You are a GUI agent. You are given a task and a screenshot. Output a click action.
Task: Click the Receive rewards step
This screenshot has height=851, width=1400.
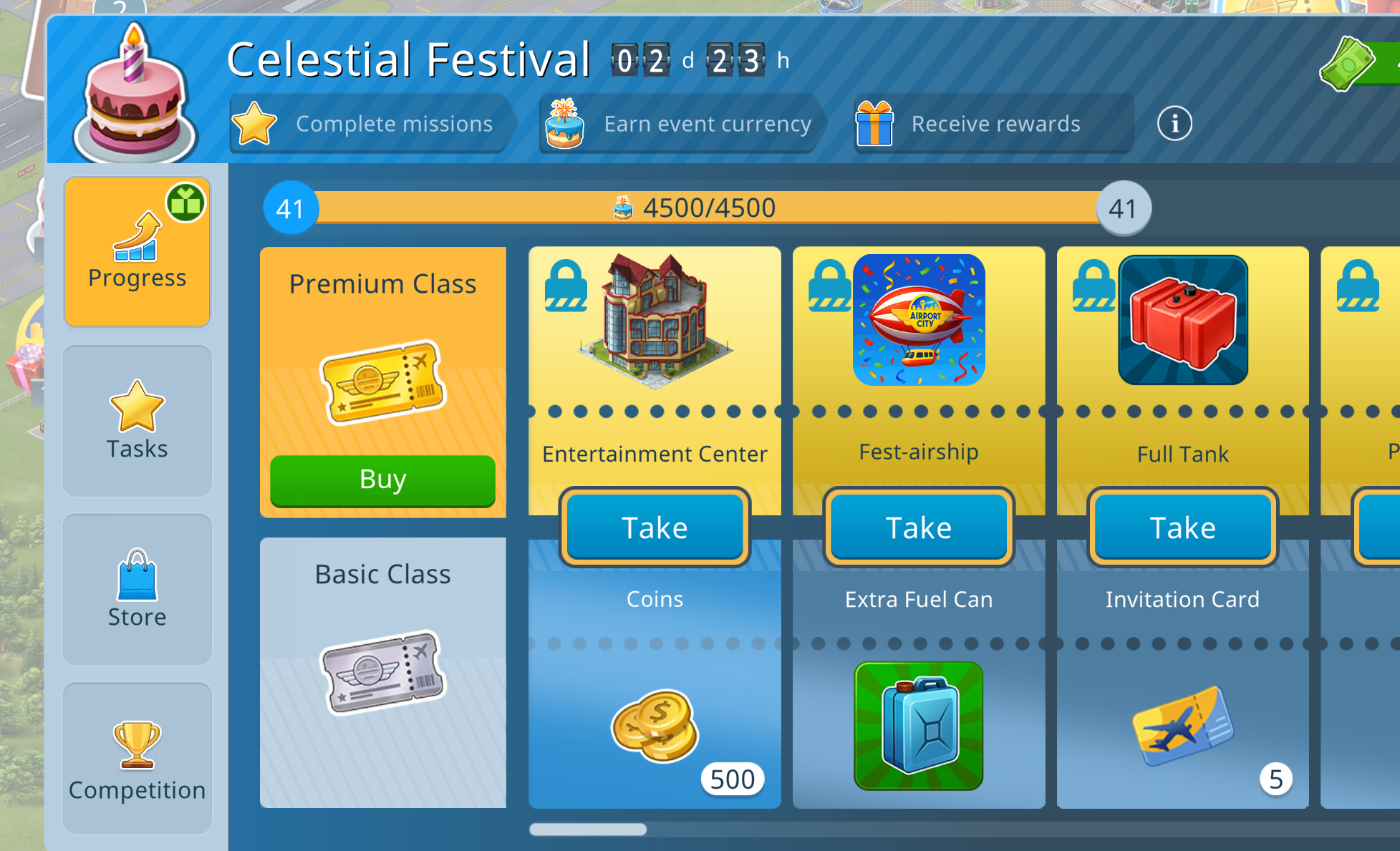click(x=993, y=124)
